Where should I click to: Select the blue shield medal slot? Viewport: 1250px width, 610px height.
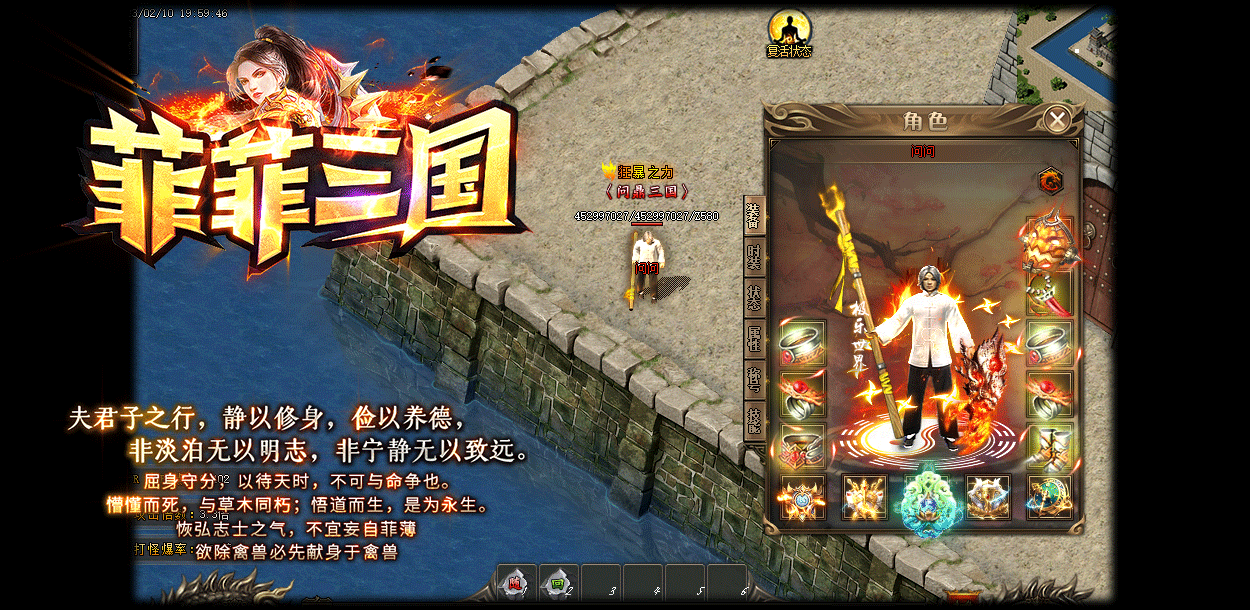(802, 497)
